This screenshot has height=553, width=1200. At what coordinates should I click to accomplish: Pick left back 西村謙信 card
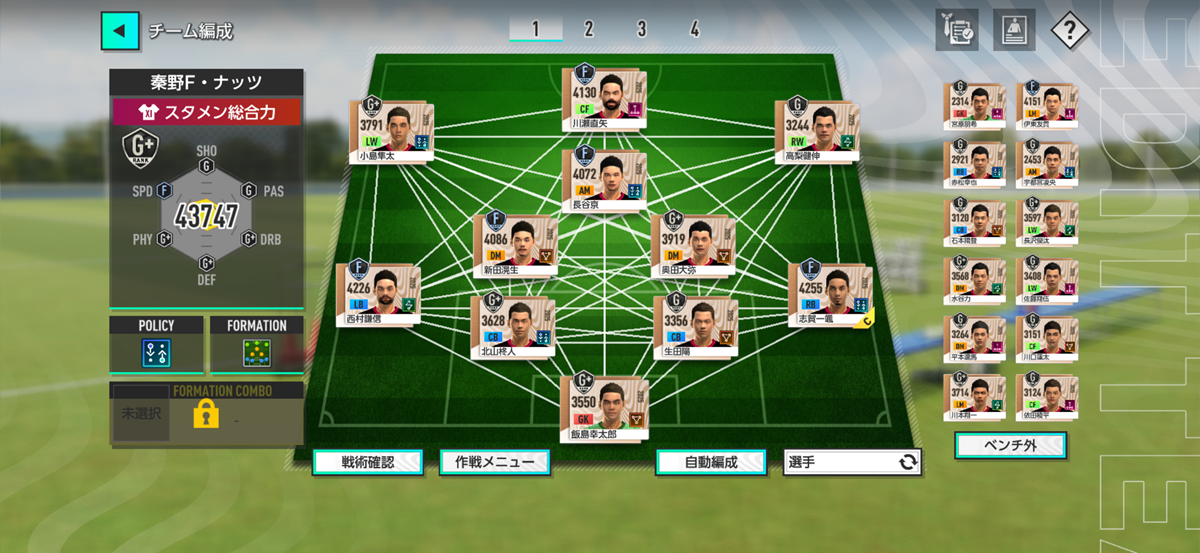tap(378, 294)
